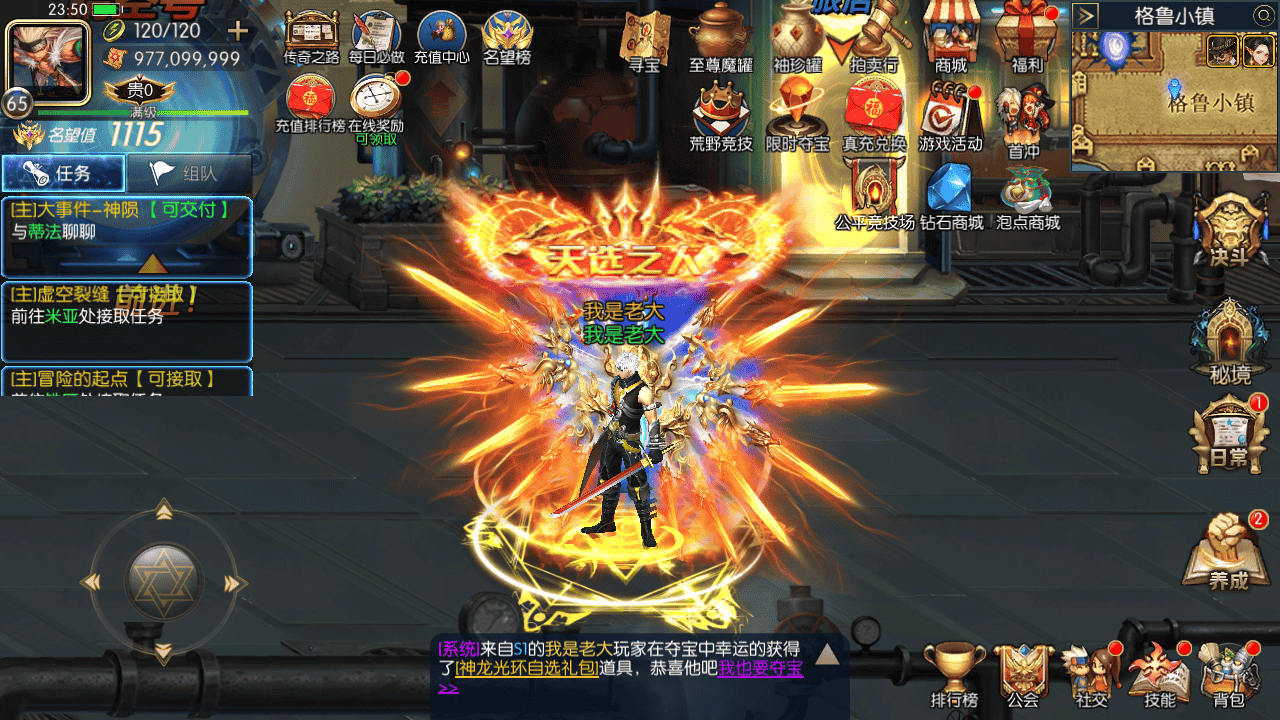Enter the 决斗 duel mode
The width and height of the screenshot is (1280, 720).
[x=1229, y=231]
